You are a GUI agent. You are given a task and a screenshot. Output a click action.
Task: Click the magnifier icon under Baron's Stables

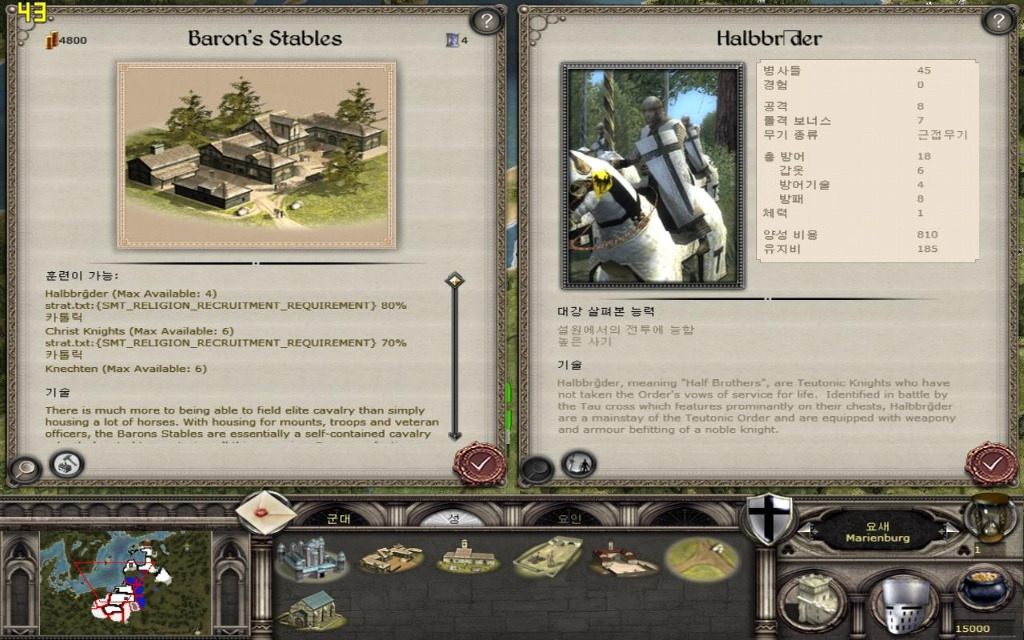click(25, 468)
